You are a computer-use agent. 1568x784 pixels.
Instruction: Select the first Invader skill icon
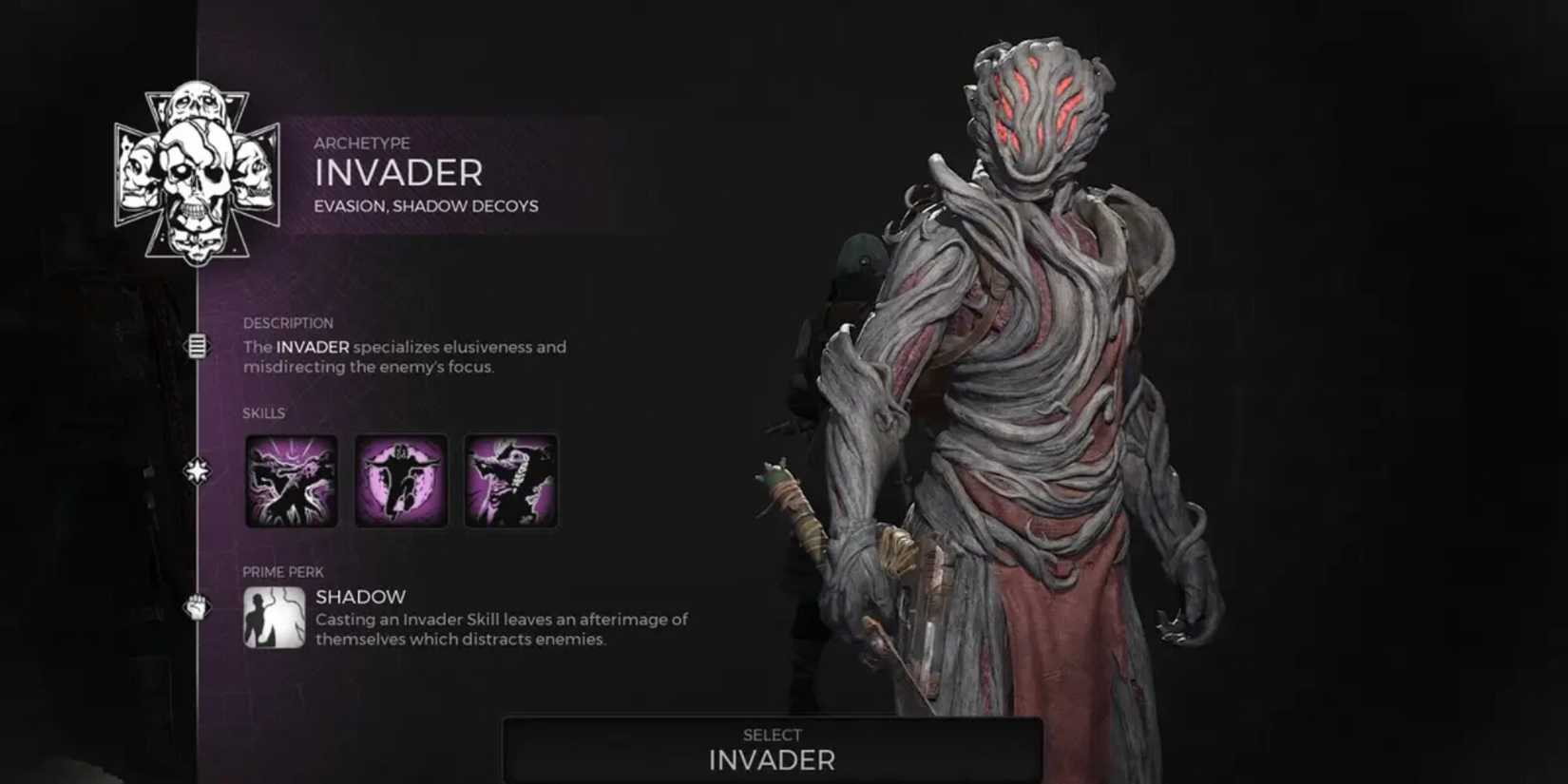(x=290, y=480)
